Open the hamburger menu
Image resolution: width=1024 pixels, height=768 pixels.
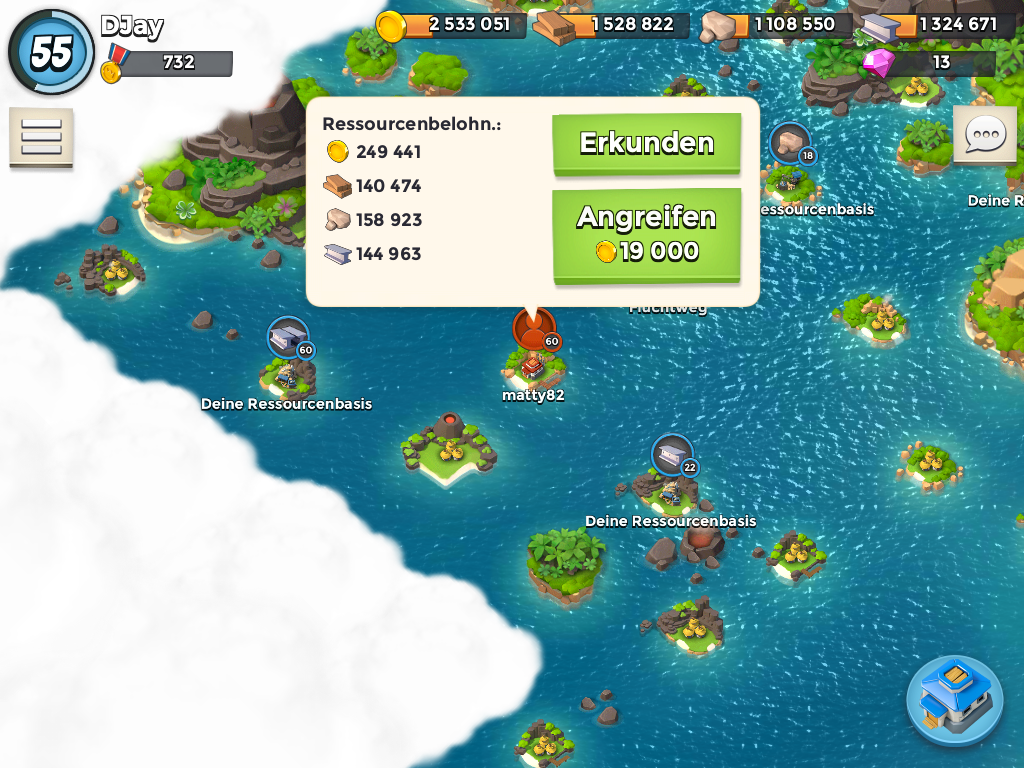click(x=41, y=136)
